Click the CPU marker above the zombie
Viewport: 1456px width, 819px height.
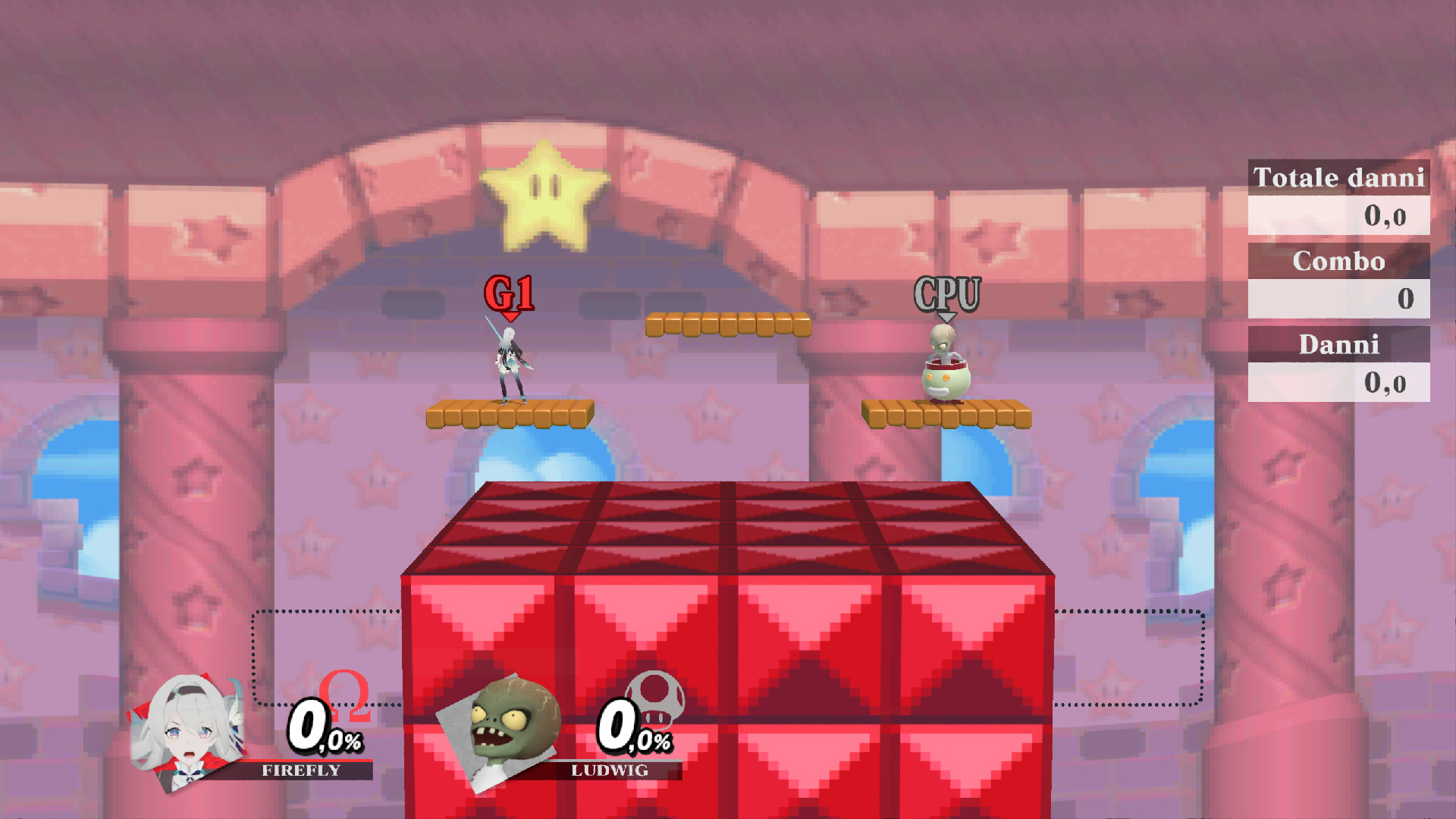coord(946,294)
